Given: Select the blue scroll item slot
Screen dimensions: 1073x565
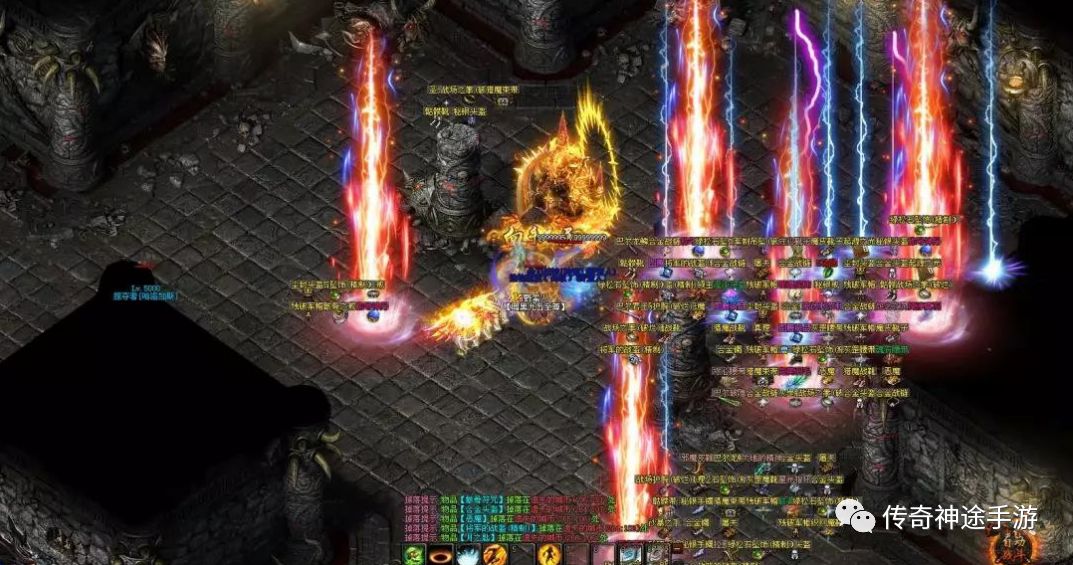Looking at the screenshot, I should pos(629,555).
